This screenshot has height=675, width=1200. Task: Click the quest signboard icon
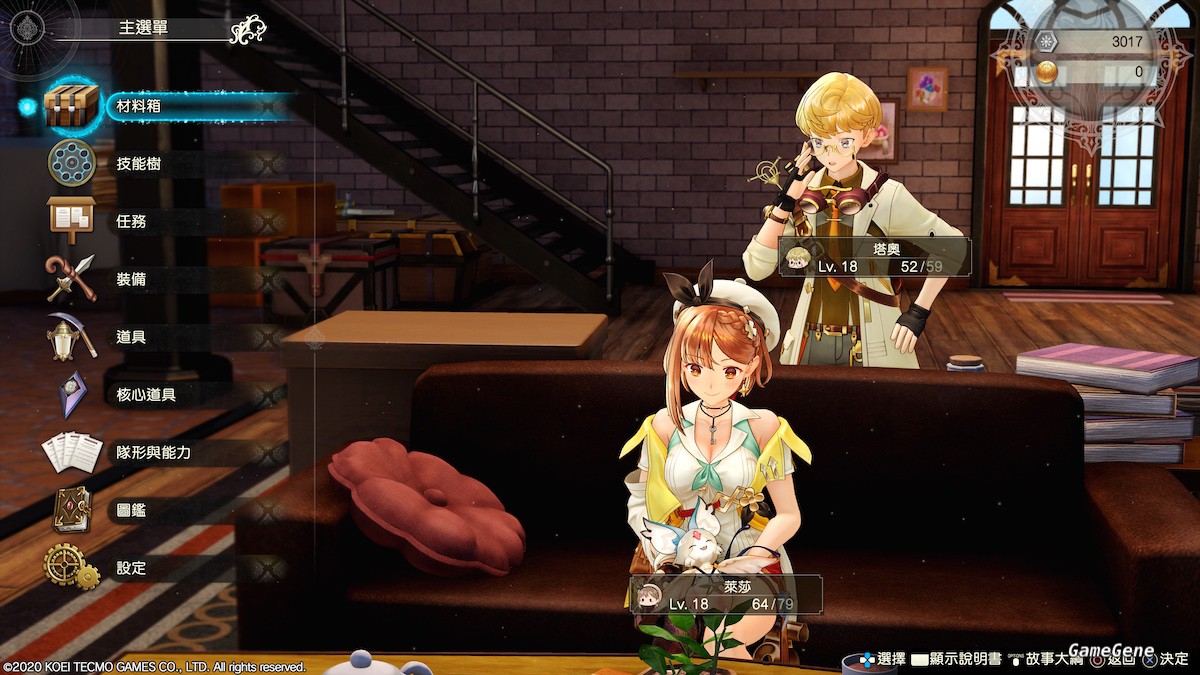pyautogui.click(x=71, y=220)
